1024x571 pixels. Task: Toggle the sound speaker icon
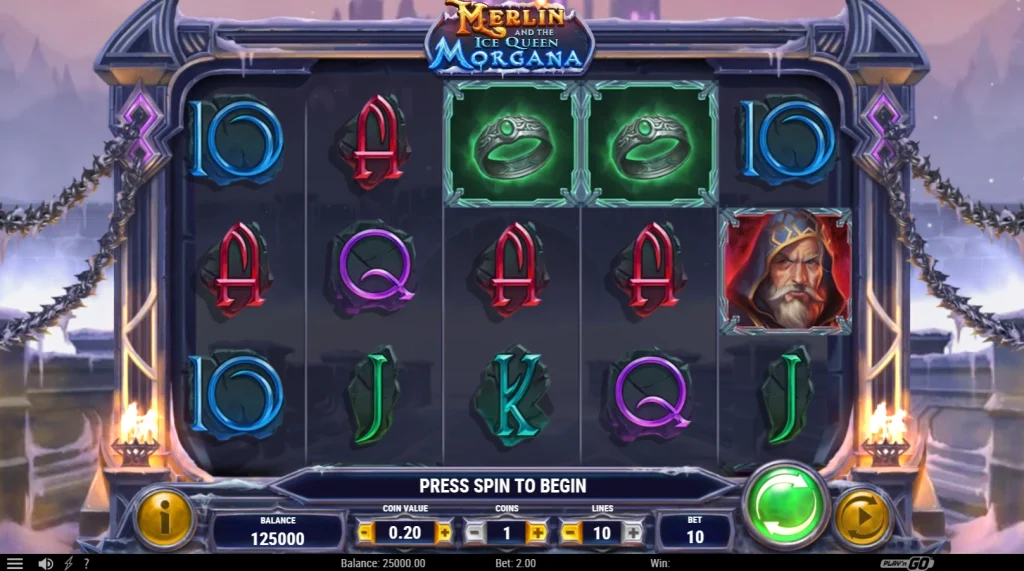coord(45,564)
